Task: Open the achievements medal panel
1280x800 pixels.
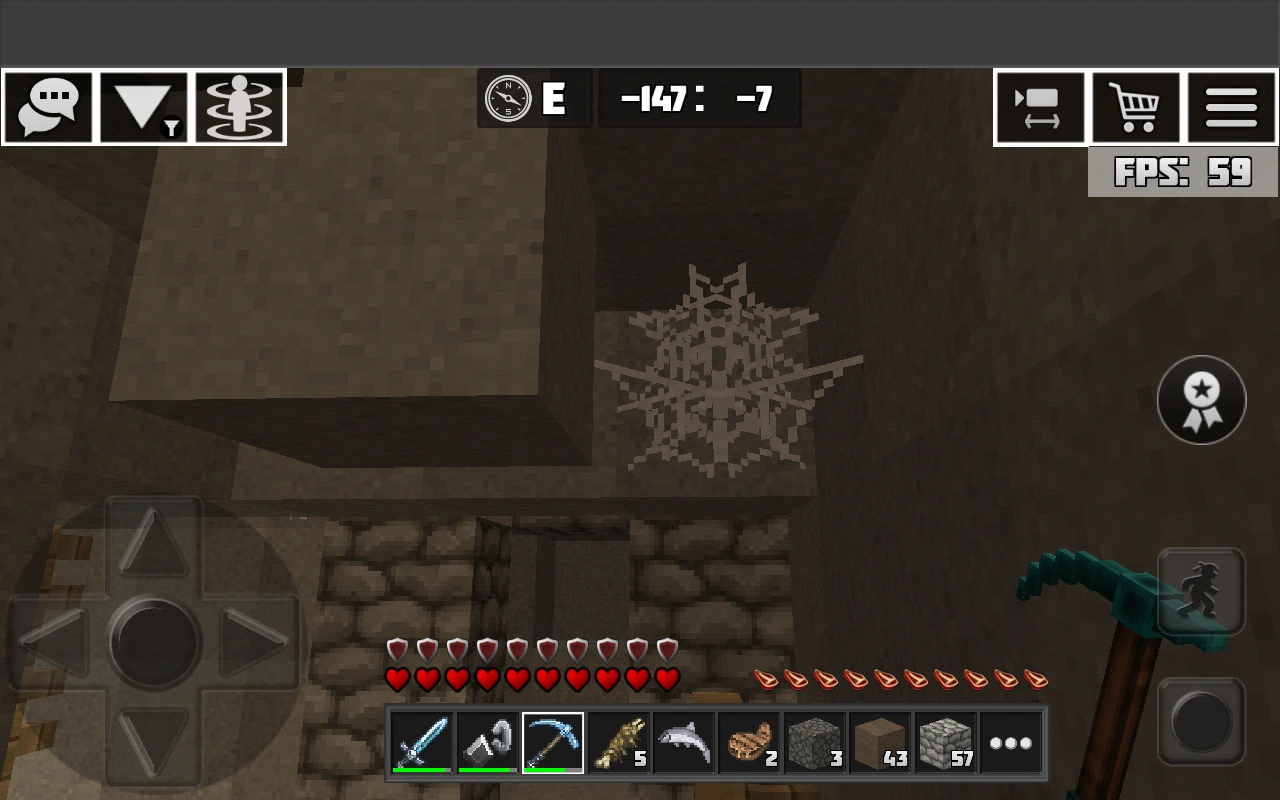Action: click(1201, 399)
